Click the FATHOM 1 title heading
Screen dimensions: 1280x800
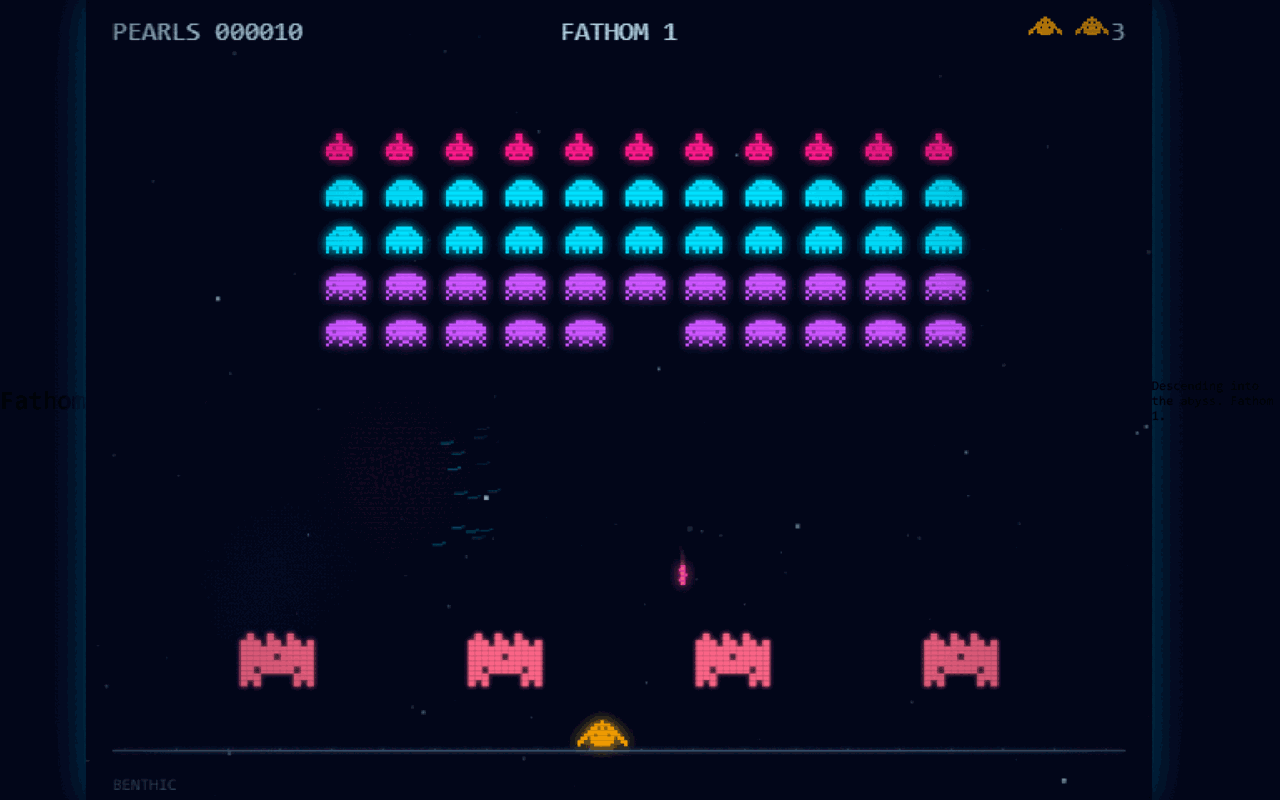pyautogui.click(x=619, y=31)
